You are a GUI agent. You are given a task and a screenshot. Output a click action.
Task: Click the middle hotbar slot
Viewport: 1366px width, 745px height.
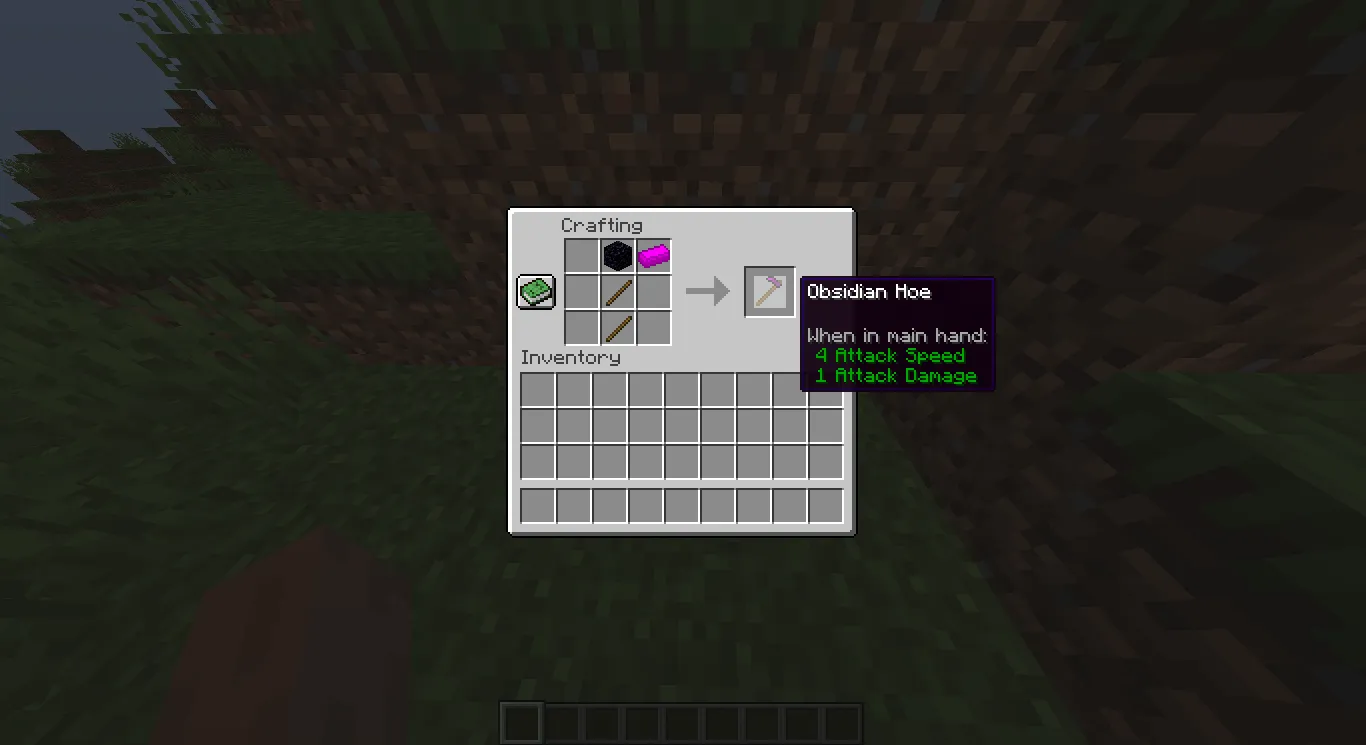(681, 722)
